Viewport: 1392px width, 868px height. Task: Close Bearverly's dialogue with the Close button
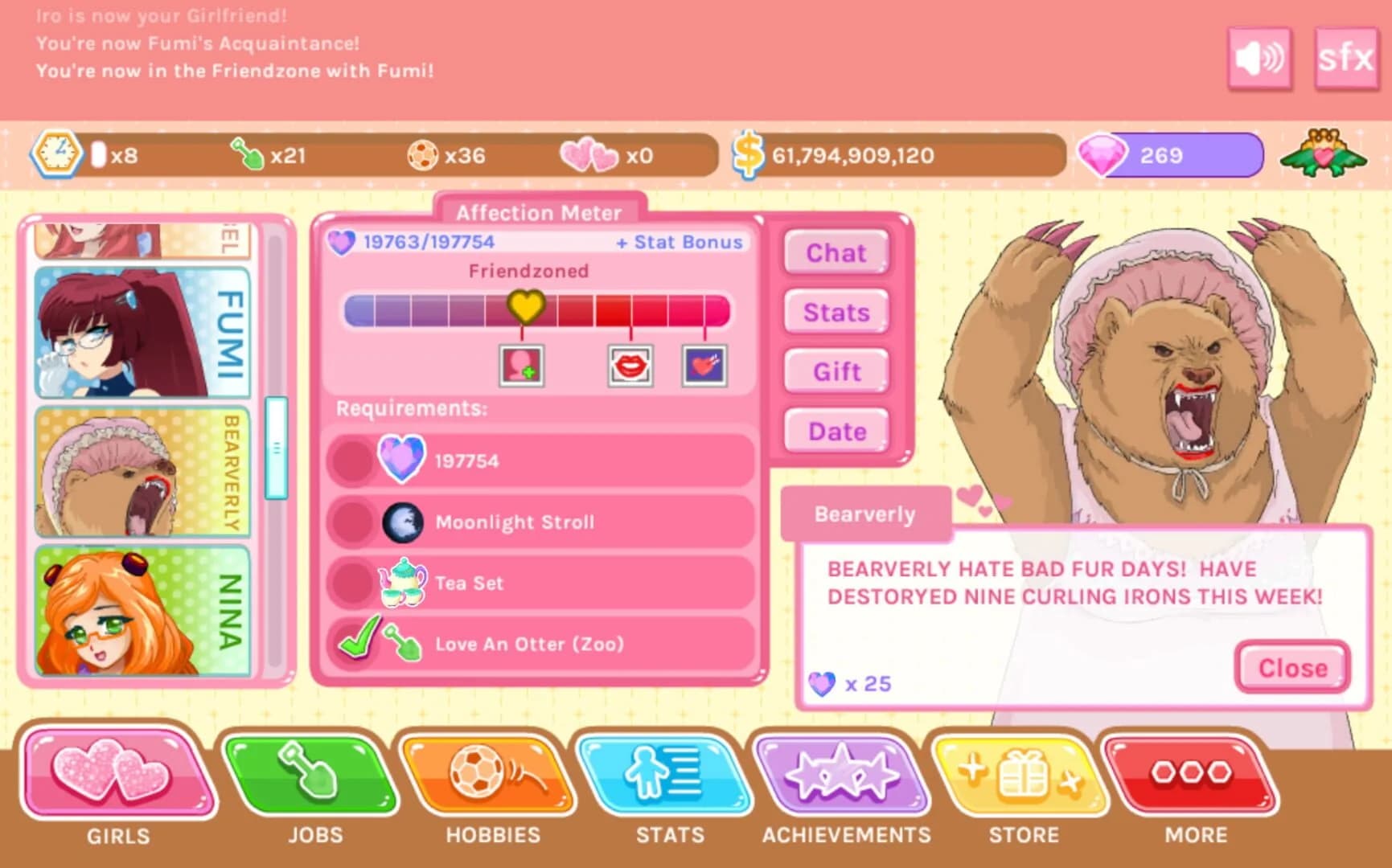[1290, 667]
